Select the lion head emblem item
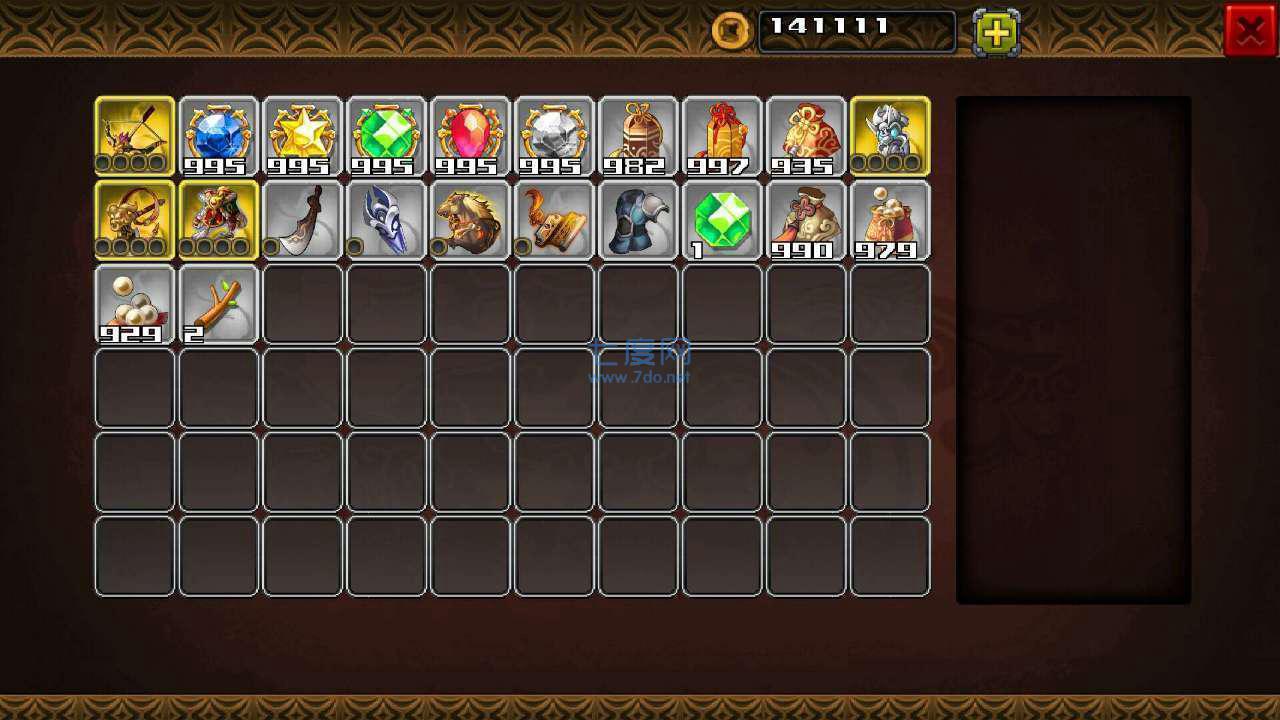 [x=470, y=218]
